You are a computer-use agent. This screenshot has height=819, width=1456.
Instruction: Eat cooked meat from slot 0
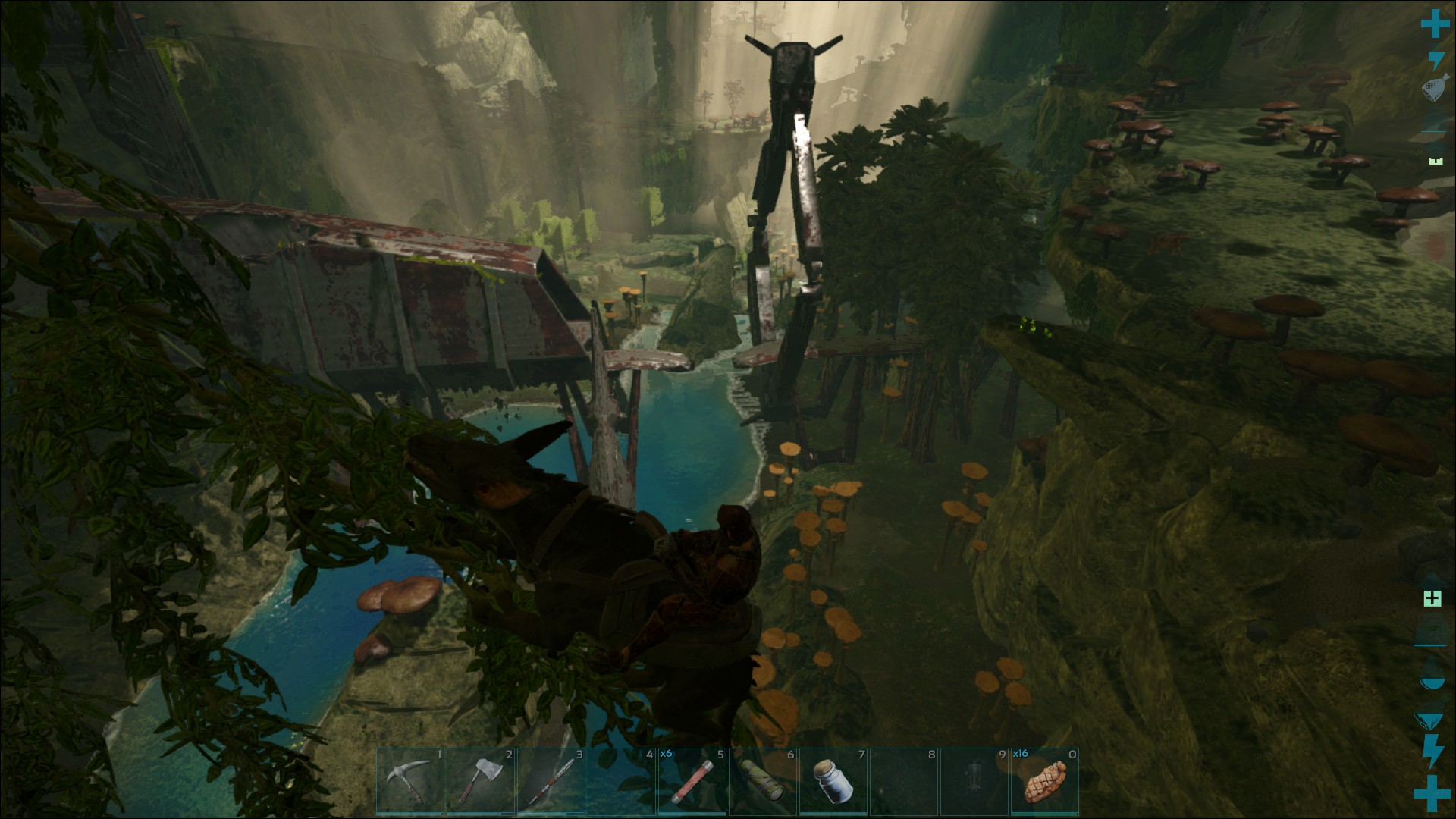[x=1045, y=782]
